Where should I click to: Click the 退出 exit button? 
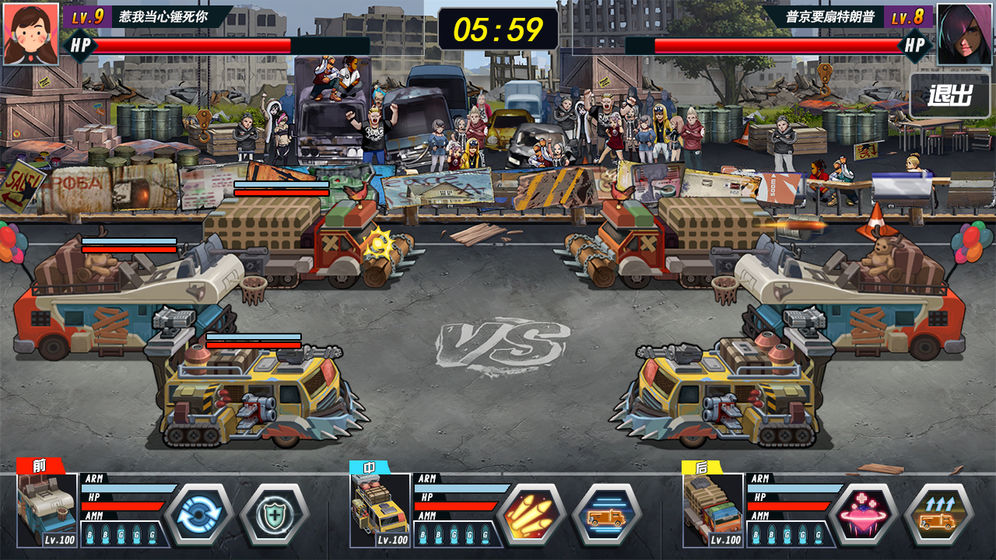click(x=949, y=97)
